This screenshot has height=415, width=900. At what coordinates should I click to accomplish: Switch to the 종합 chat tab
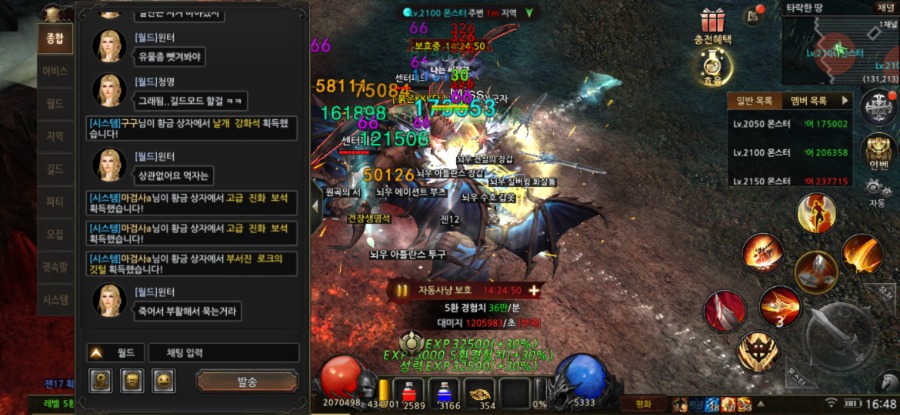pos(55,40)
